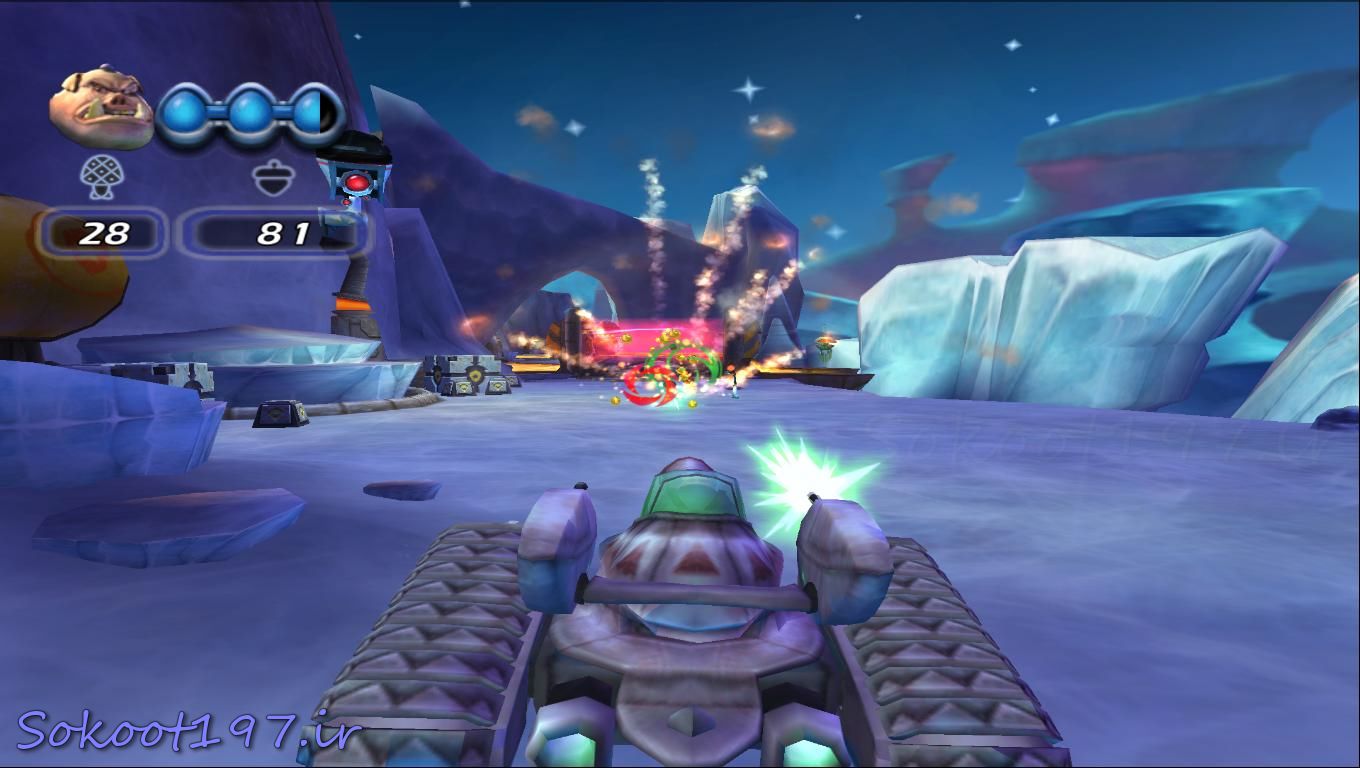1360x768 pixels.
Task: Click the pig-faced character portrait
Action: point(101,106)
